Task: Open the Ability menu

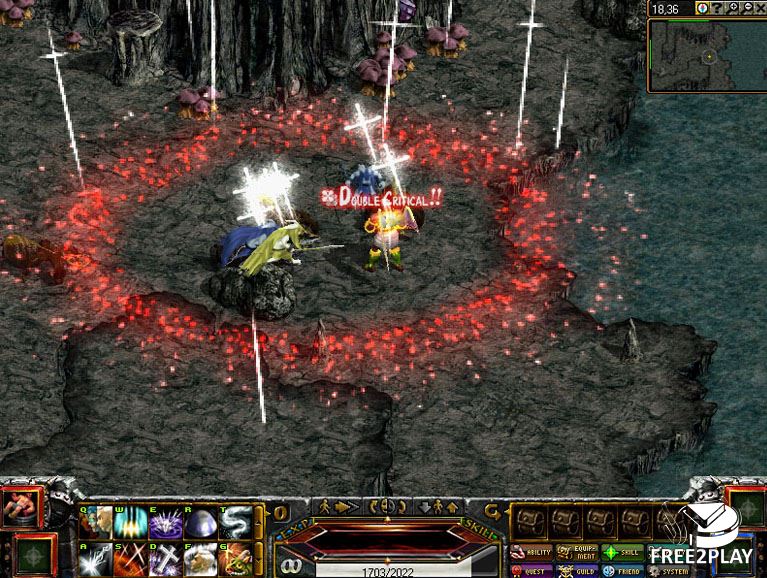Action: click(x=530, y=552)
